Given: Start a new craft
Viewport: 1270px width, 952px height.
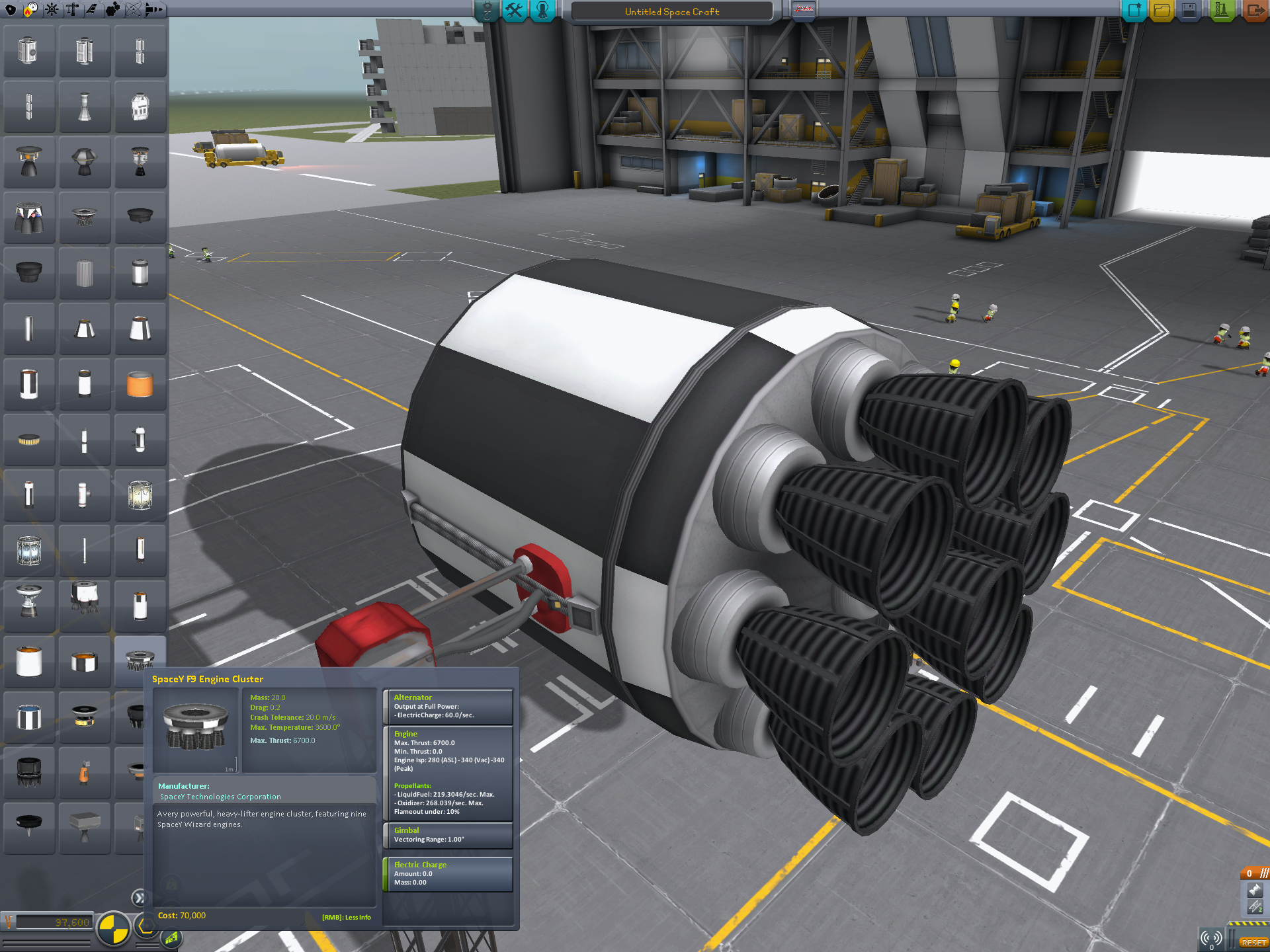Looking at the screenshot, I should 1134,11.
